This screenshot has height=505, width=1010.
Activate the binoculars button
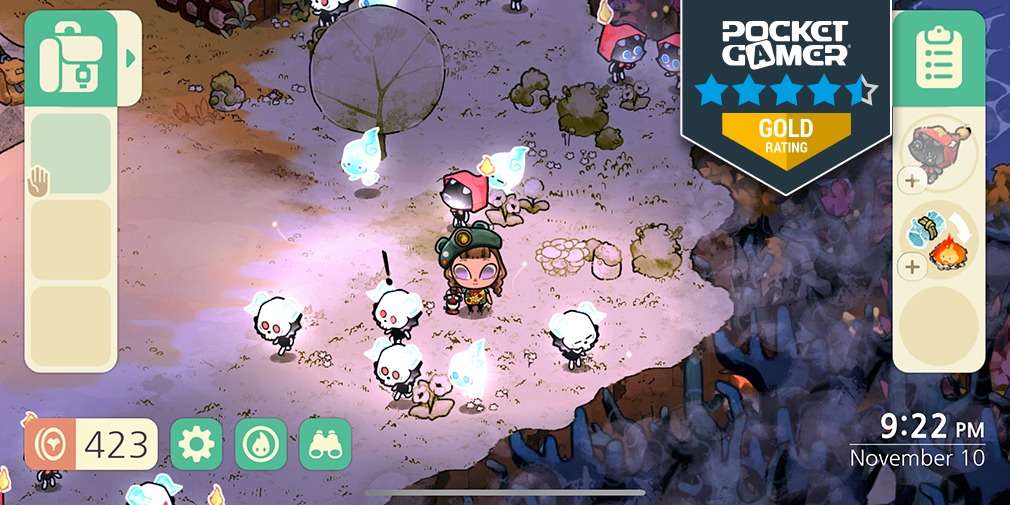coord(325,444)
